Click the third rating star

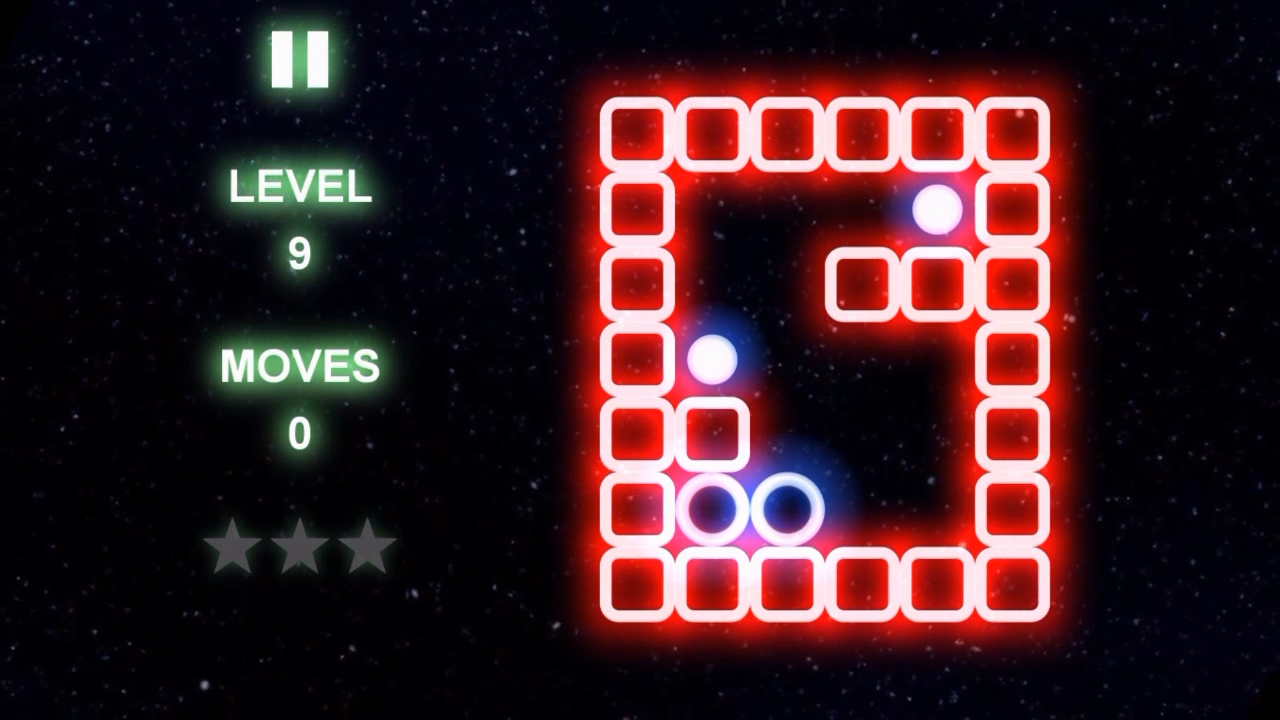pyautogui.click(x=367, y=548)
